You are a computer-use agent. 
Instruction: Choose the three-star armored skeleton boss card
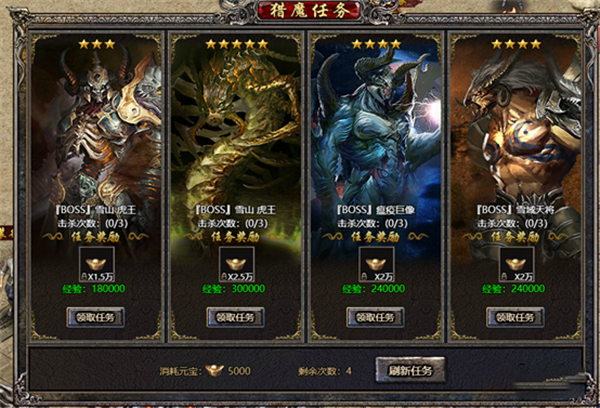(x=95, y=130)
